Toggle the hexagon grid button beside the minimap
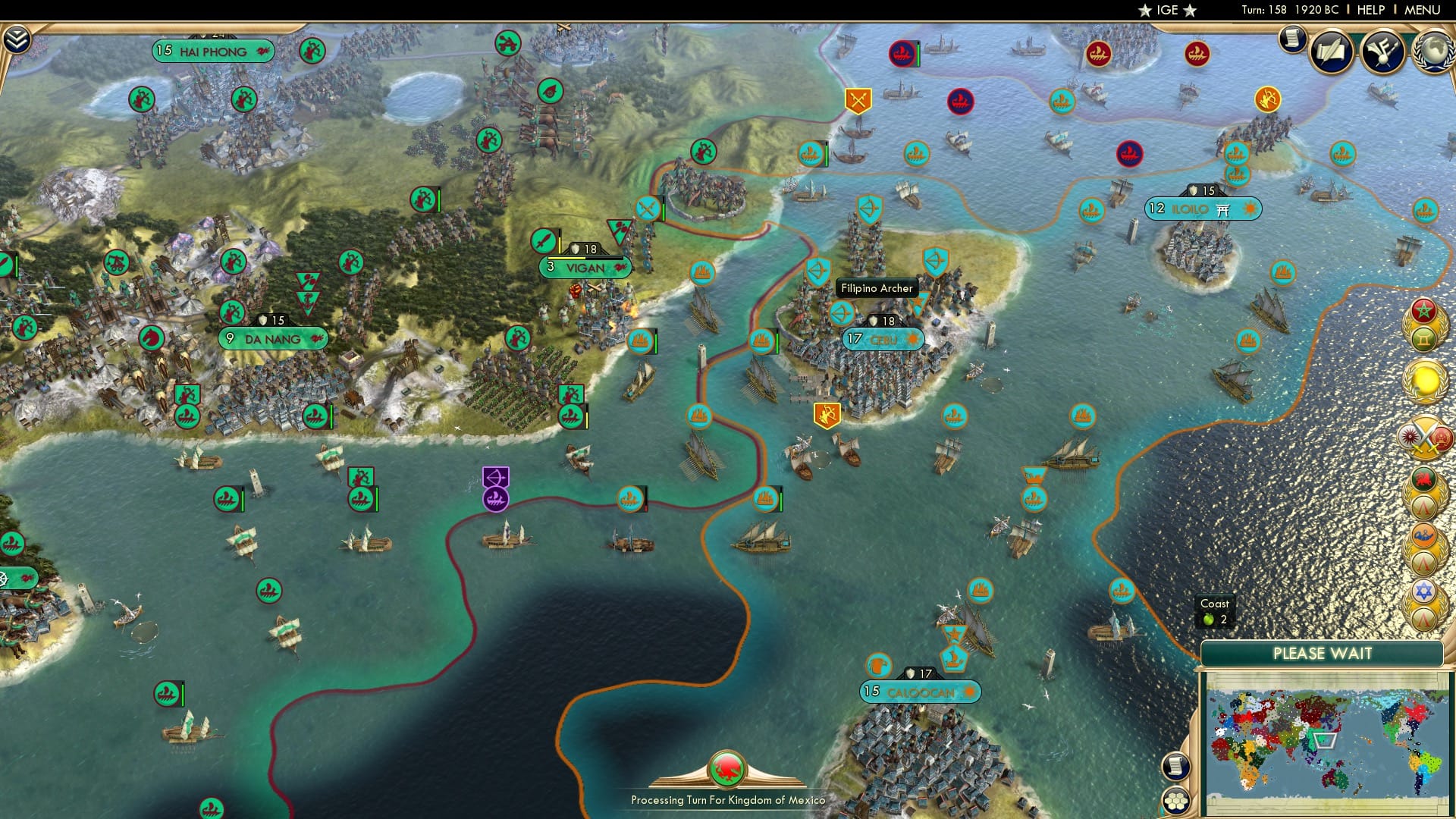1456x819 pixels. click(x=1175, y=799)
